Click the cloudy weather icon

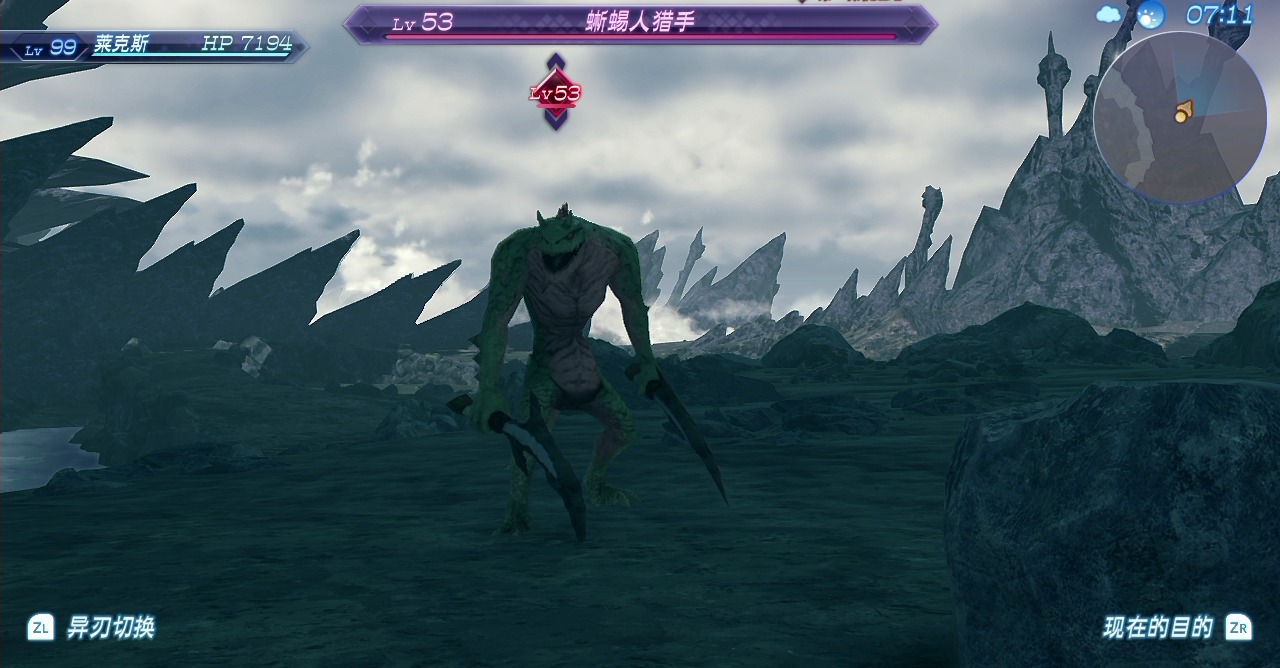[1109, 14]
